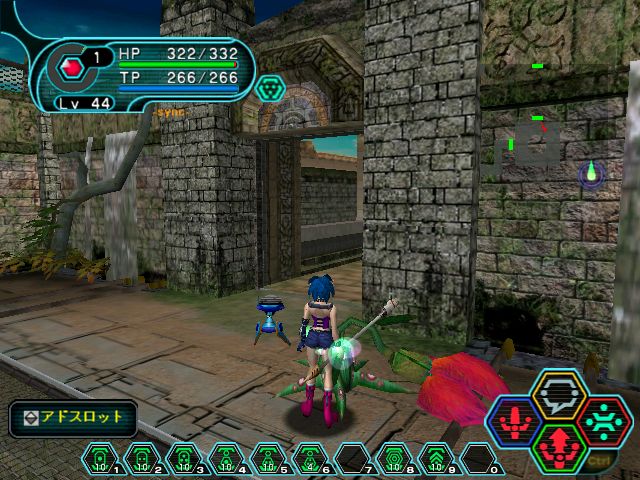The image size is (640, 480).
Task: Select the blue-bordered attack action hexagon
Action: point(515,420)
